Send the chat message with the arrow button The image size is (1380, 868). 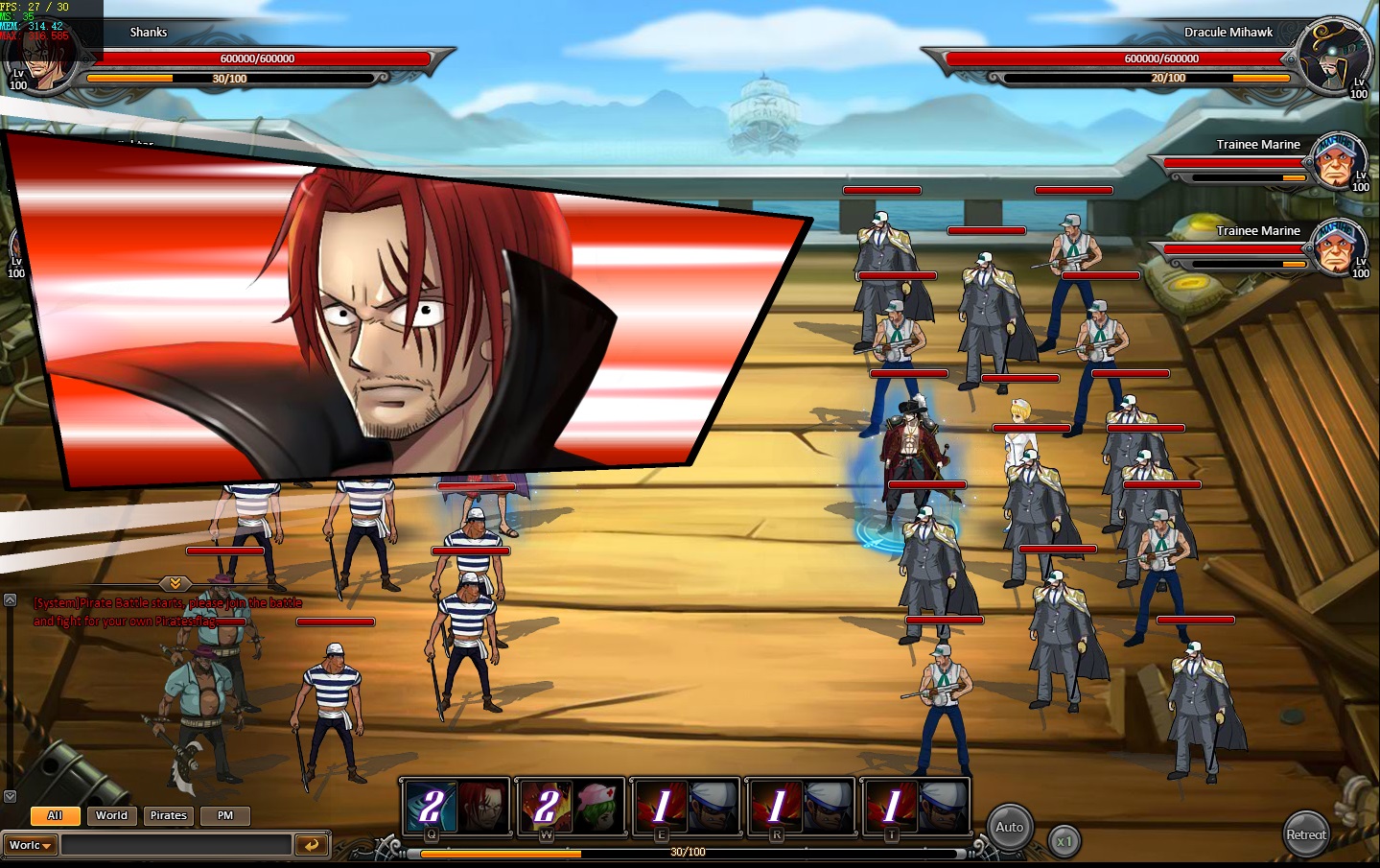point(311,845)
